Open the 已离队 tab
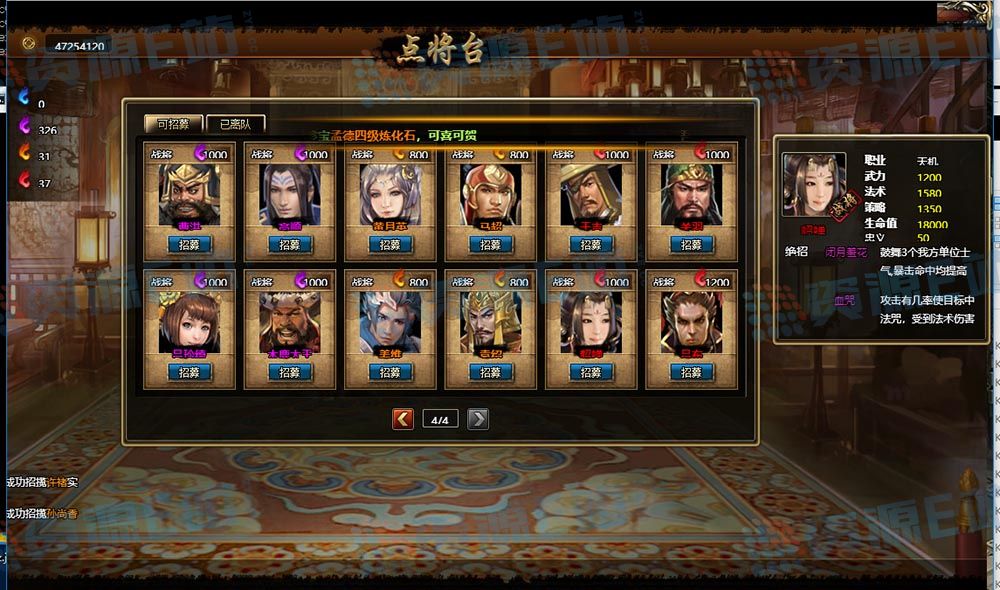 tap(235, 124)
